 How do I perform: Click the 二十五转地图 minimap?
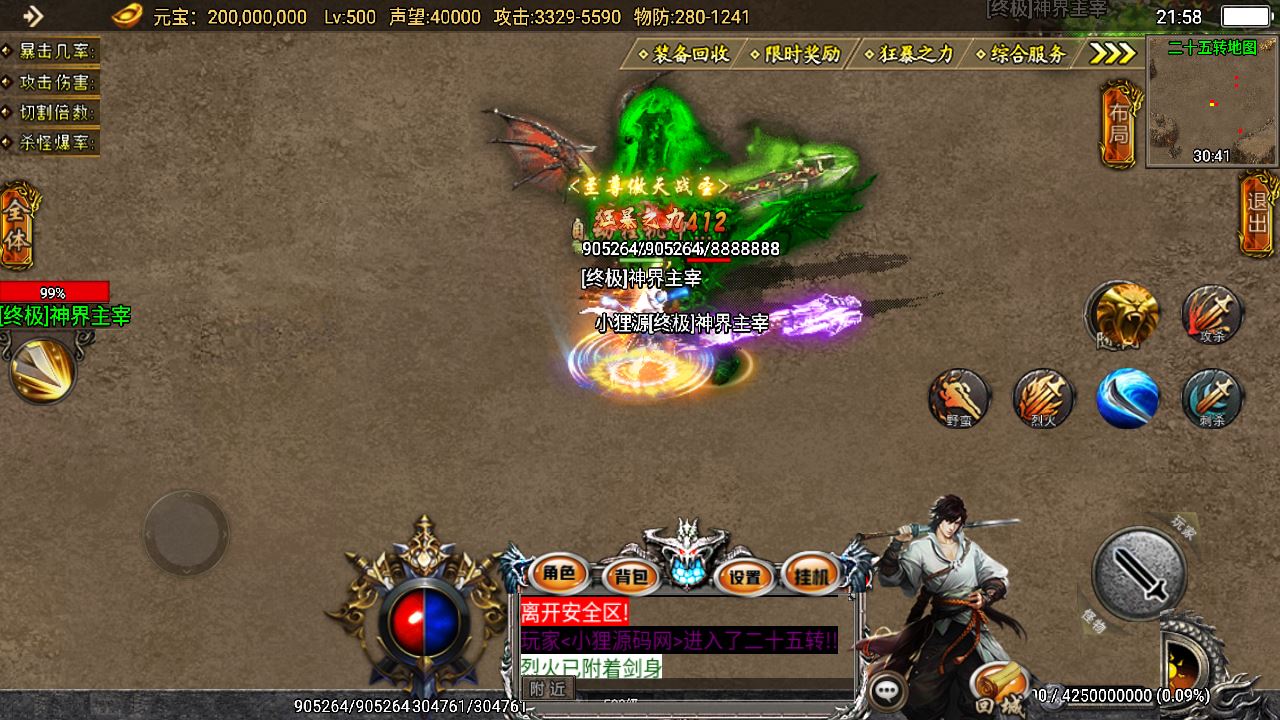1212,102
